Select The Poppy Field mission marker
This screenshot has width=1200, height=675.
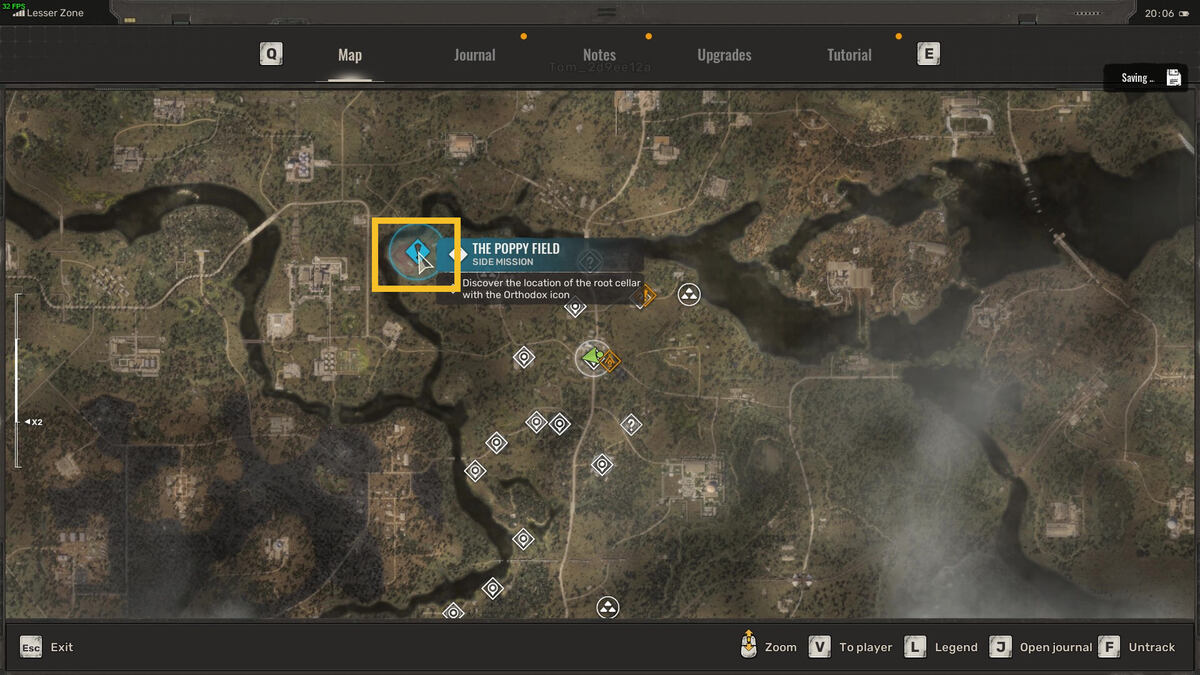pos(415,254)
